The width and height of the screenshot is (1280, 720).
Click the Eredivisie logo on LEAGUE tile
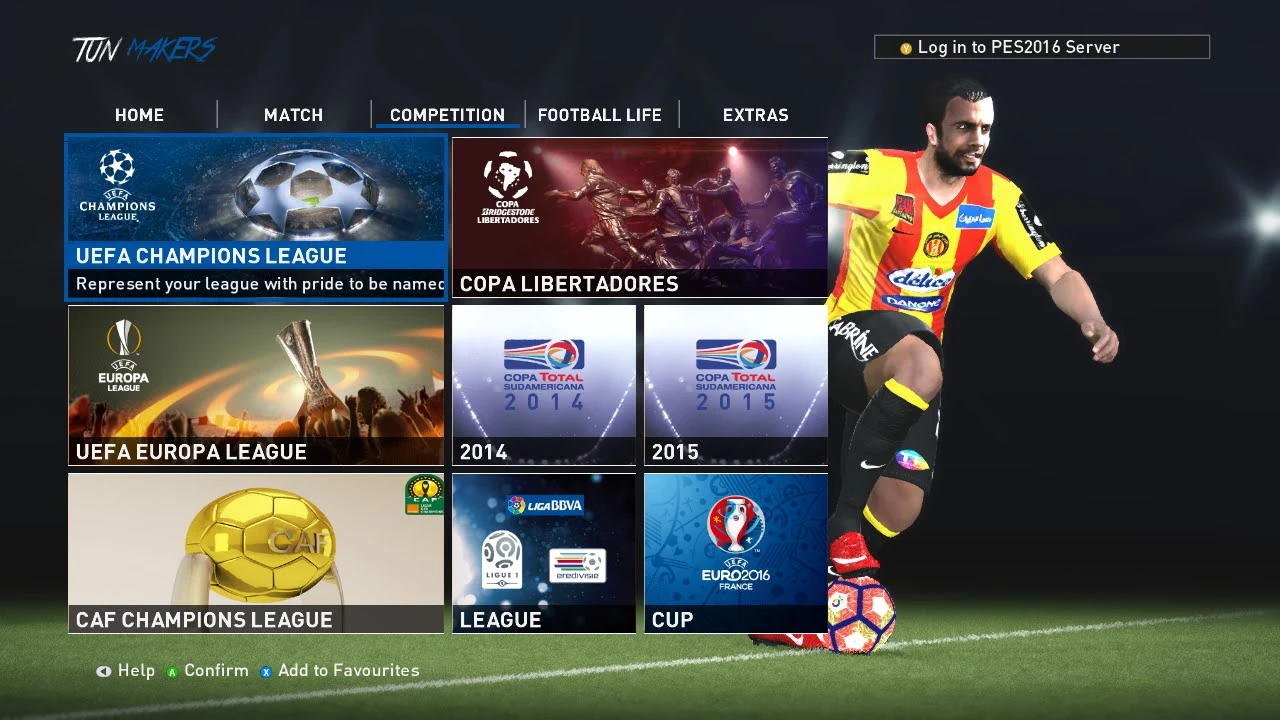[x=577, y=565]
